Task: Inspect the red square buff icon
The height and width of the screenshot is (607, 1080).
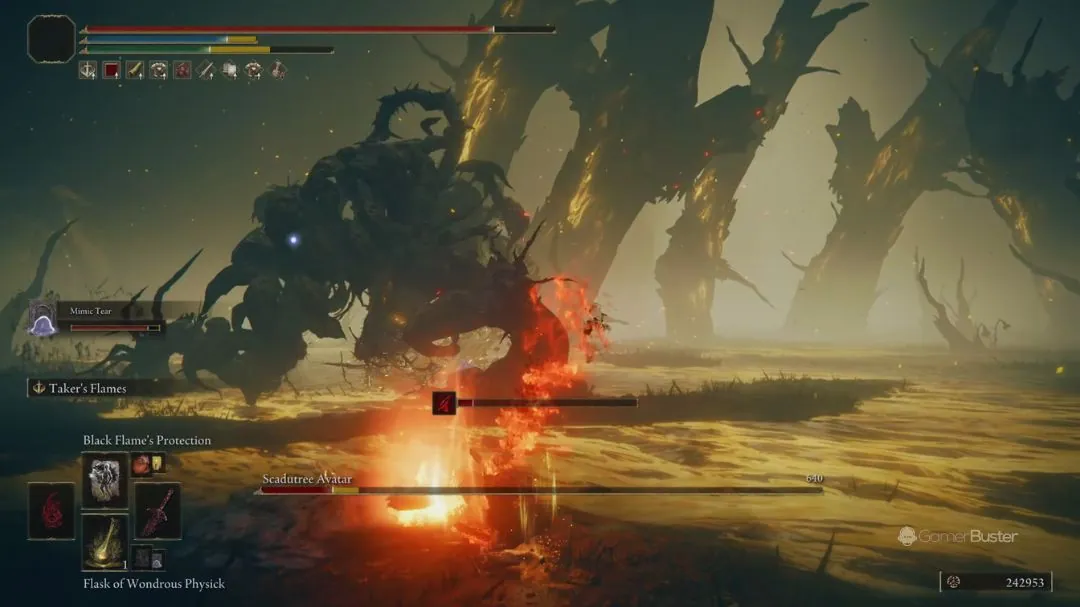Action: click(111, 70)
